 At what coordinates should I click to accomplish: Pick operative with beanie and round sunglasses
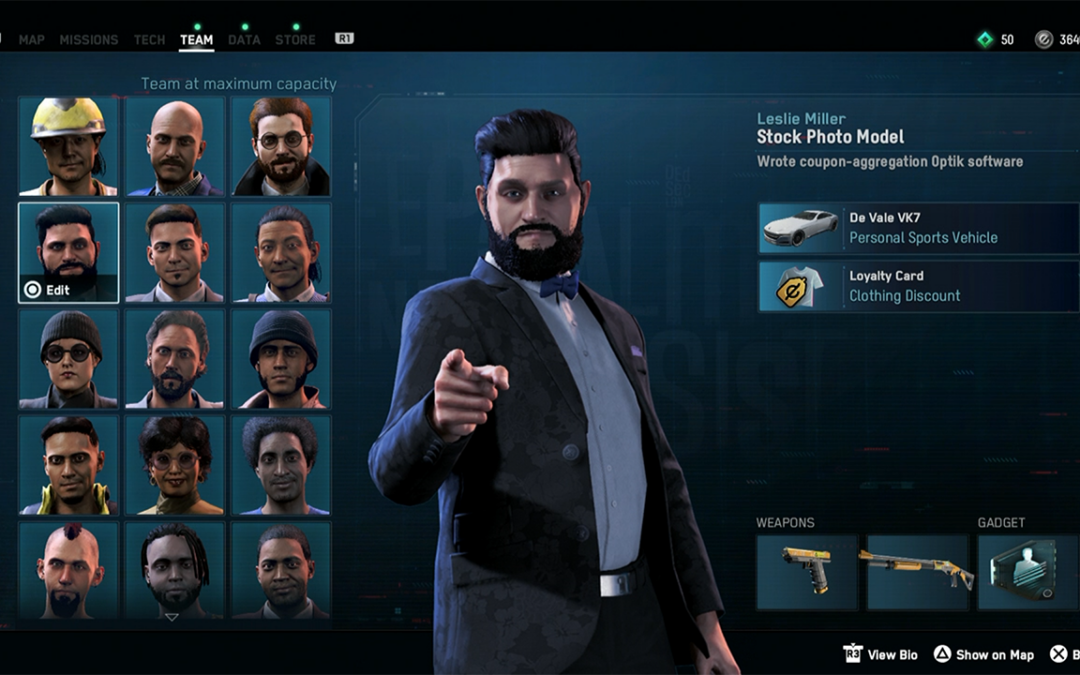(x=68, y=359)
